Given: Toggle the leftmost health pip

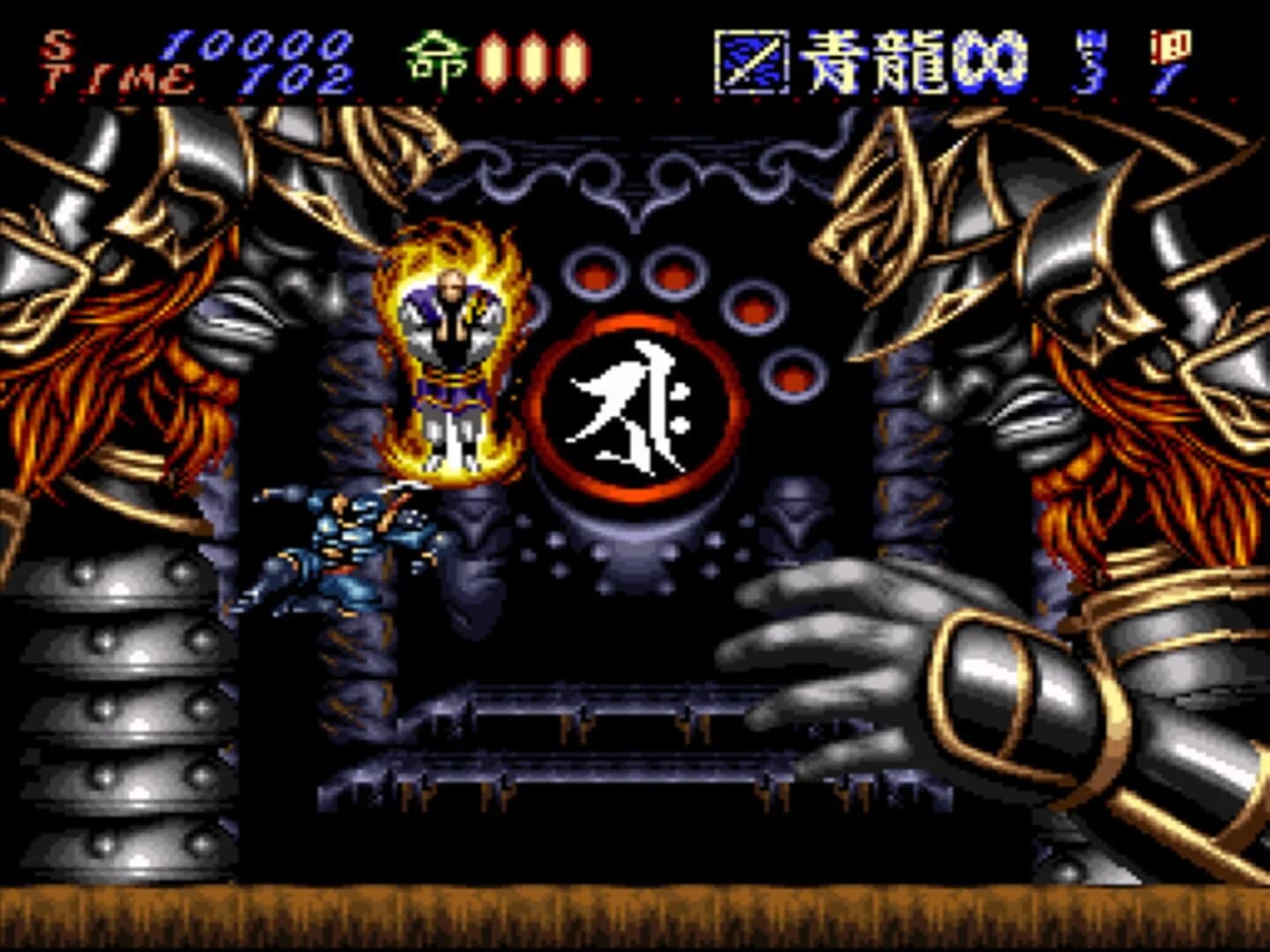Looking at the screenshot, I should (x=492, y=60).
